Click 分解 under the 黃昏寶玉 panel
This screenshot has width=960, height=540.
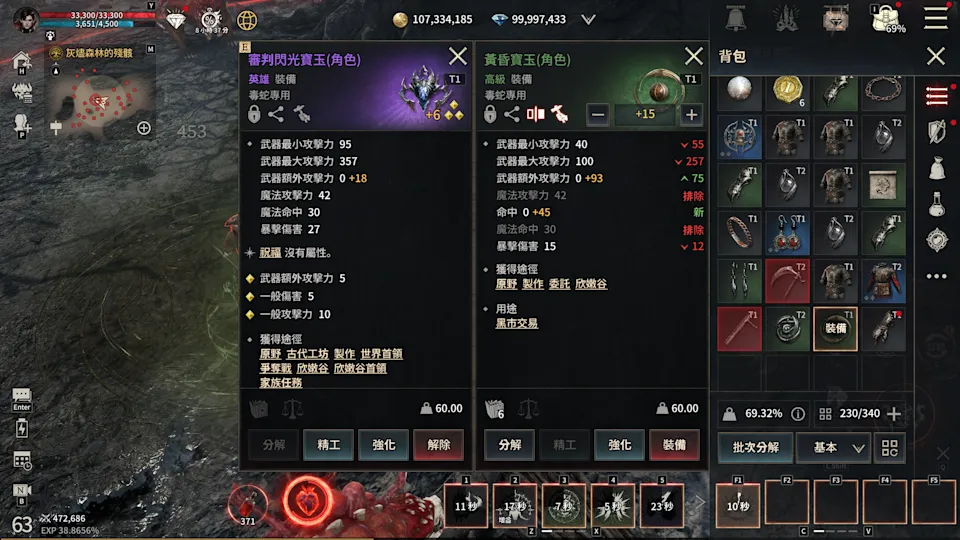pyautogui.click(x=509, y=445)
